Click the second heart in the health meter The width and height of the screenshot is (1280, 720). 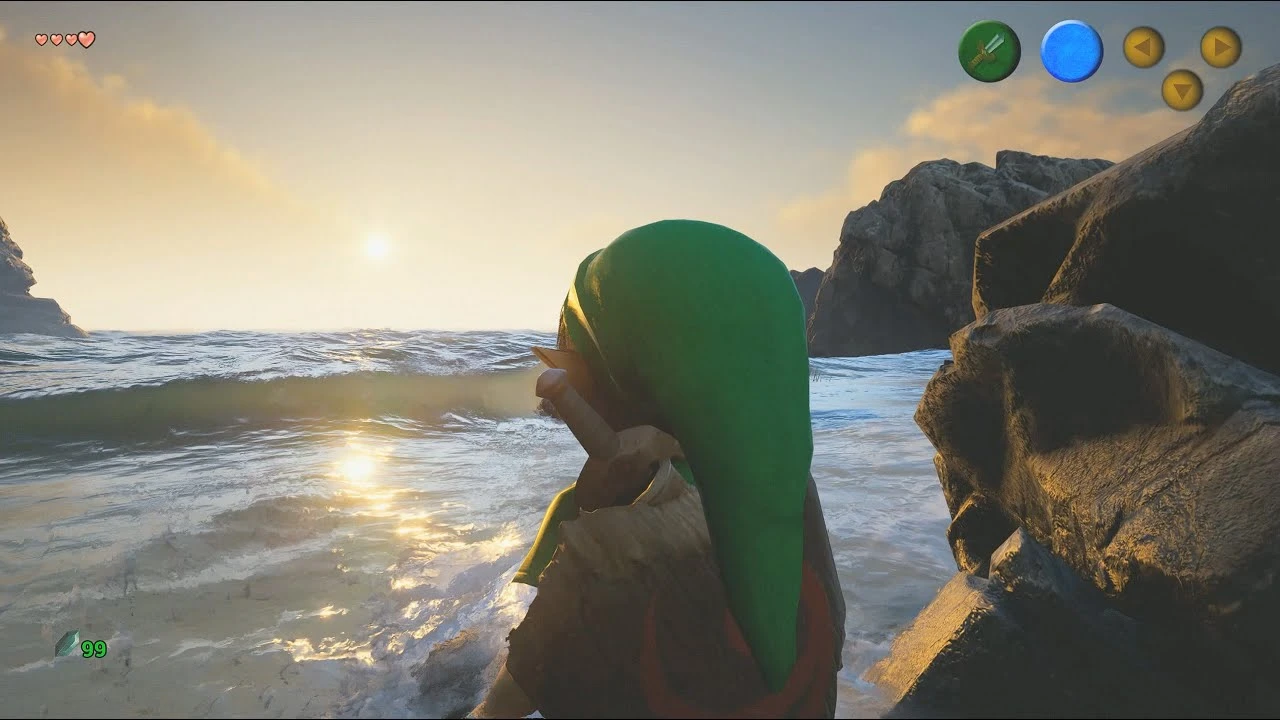(54, 41)
